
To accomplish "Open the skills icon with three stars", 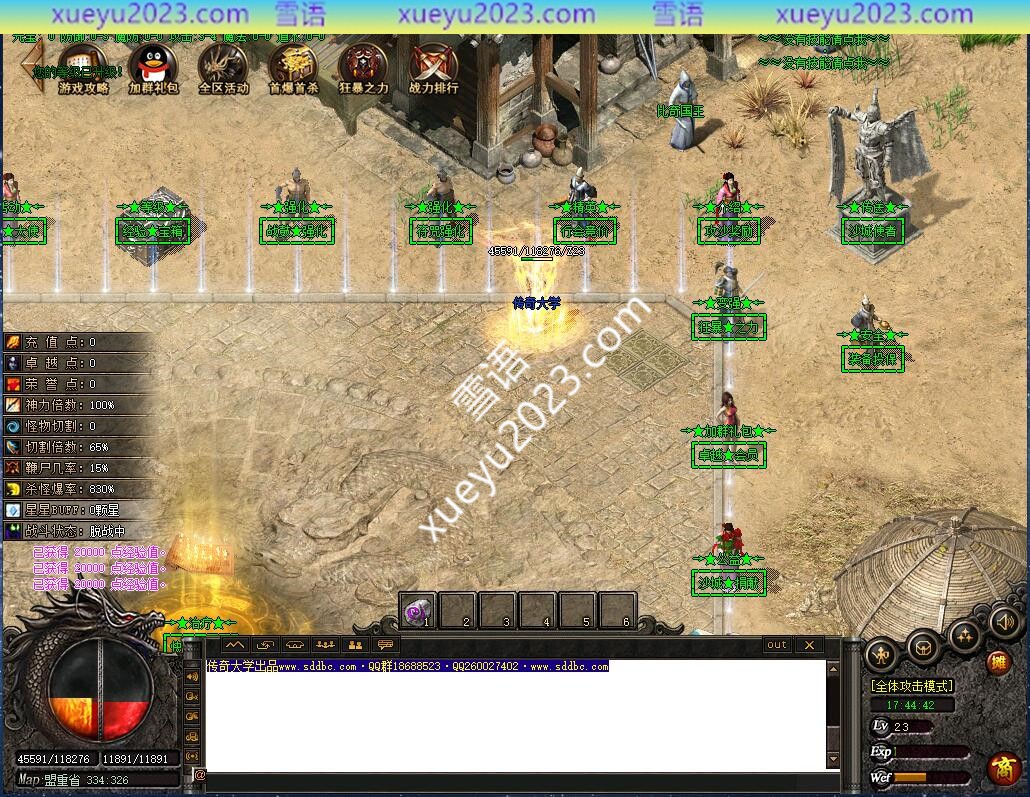I will pos(965,636).
